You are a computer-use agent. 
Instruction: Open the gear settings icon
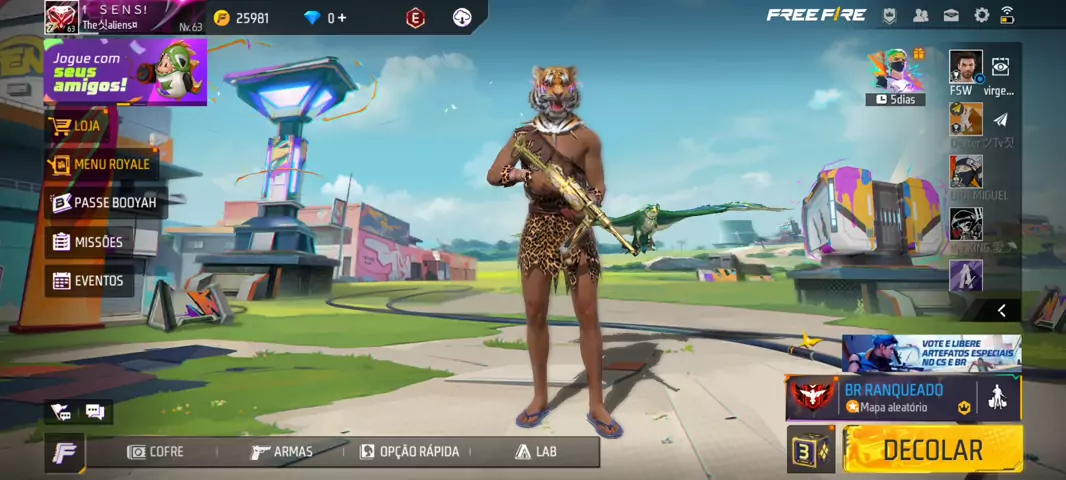[x=982, y=15]
